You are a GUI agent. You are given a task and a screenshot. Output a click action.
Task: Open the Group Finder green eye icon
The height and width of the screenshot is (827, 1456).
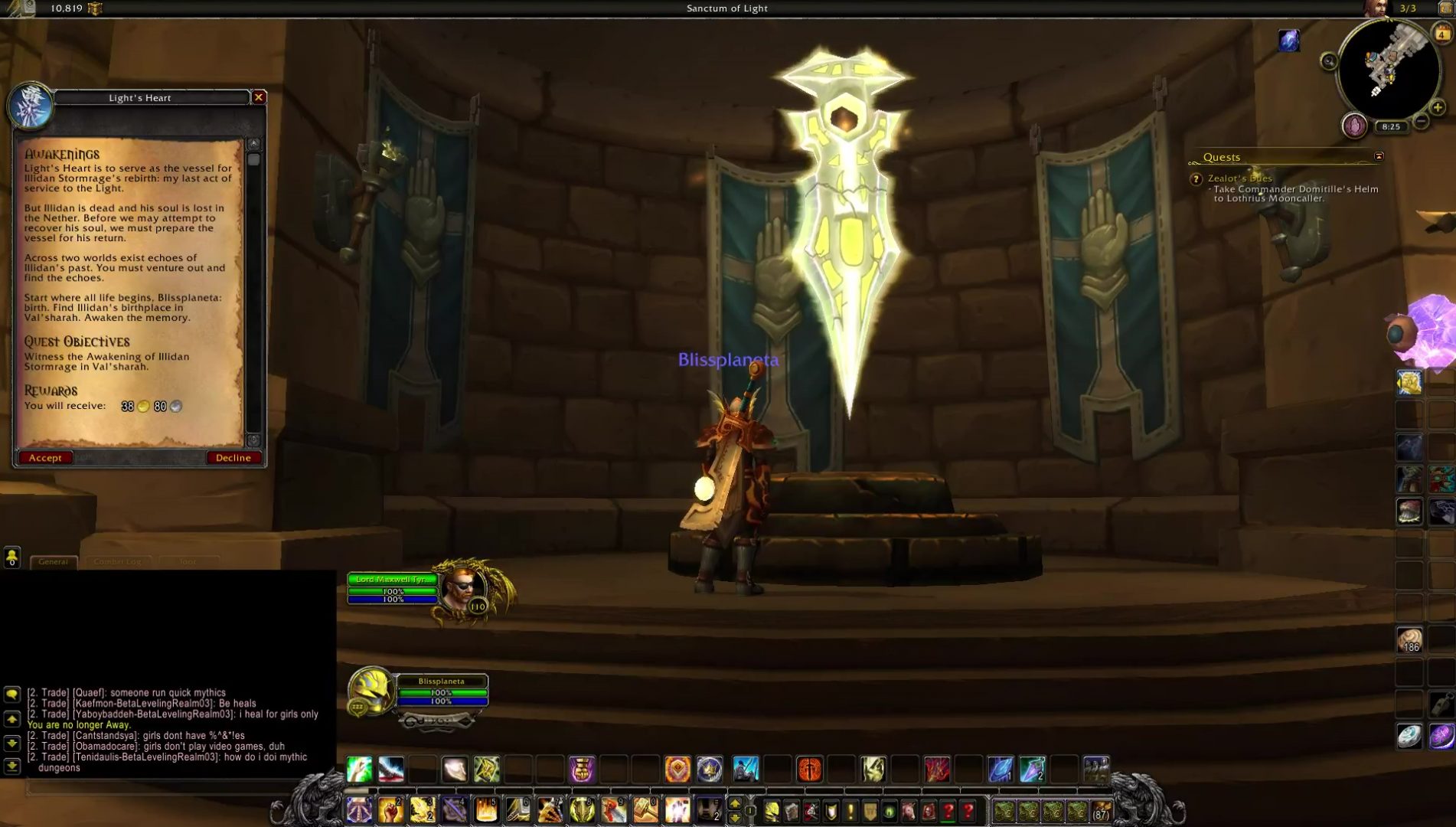click(x=888, y=811)
